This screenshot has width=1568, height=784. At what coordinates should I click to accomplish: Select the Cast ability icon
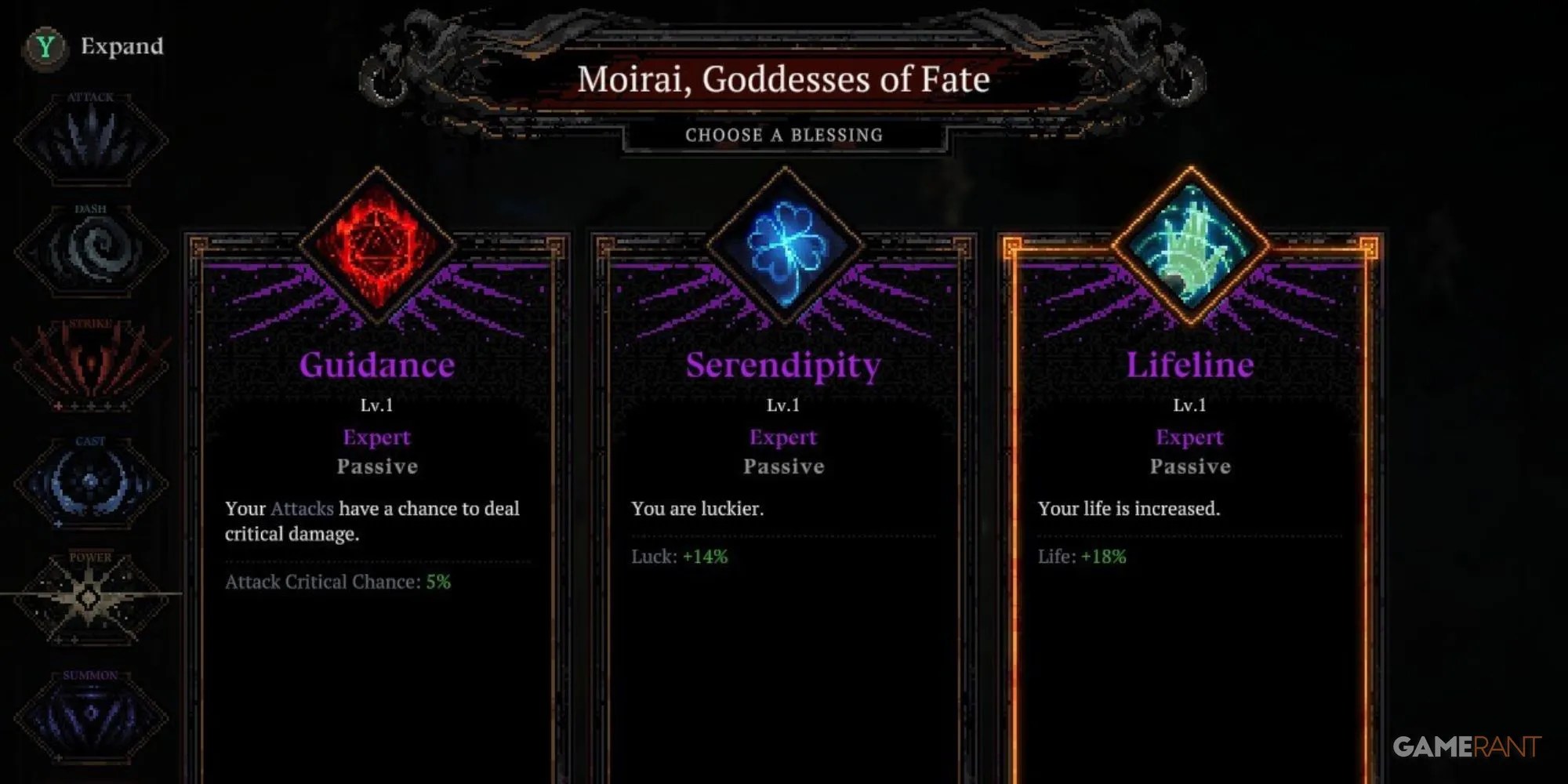(x=90, y=478)
